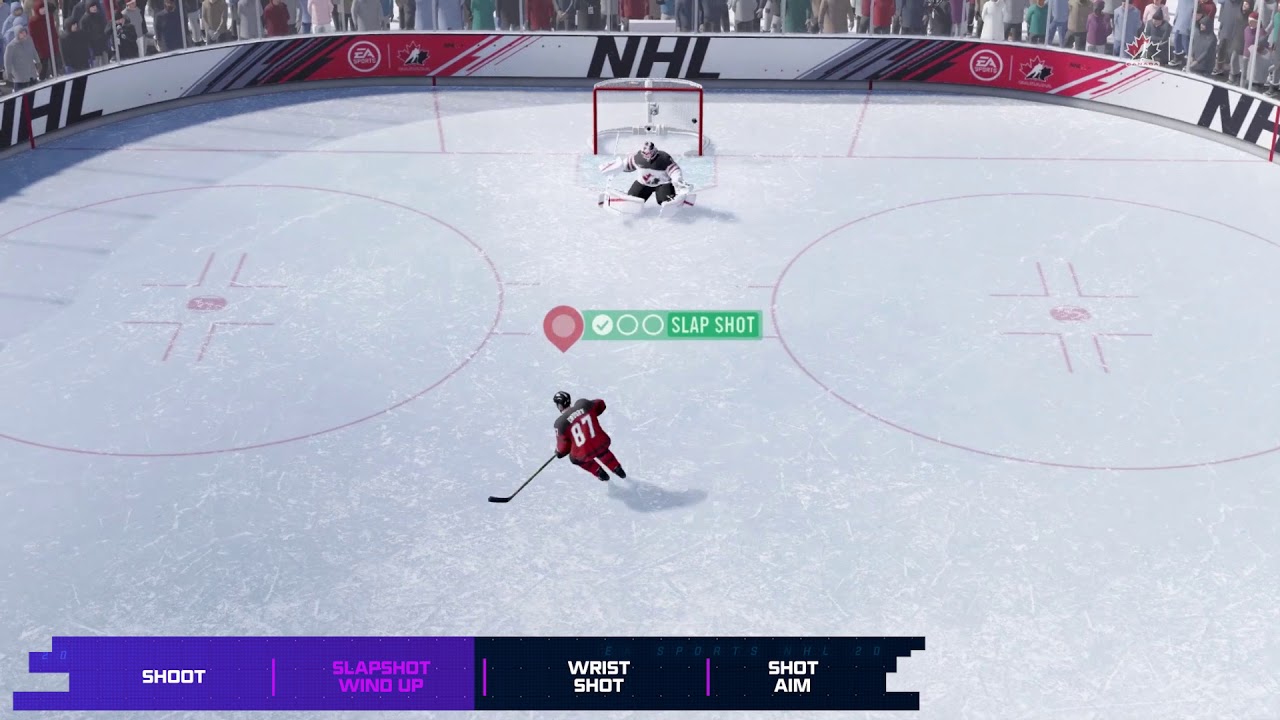The image size is (1280, 720).
Task: Toggle the completed slap shot checkmark
Action: point(603,324)
